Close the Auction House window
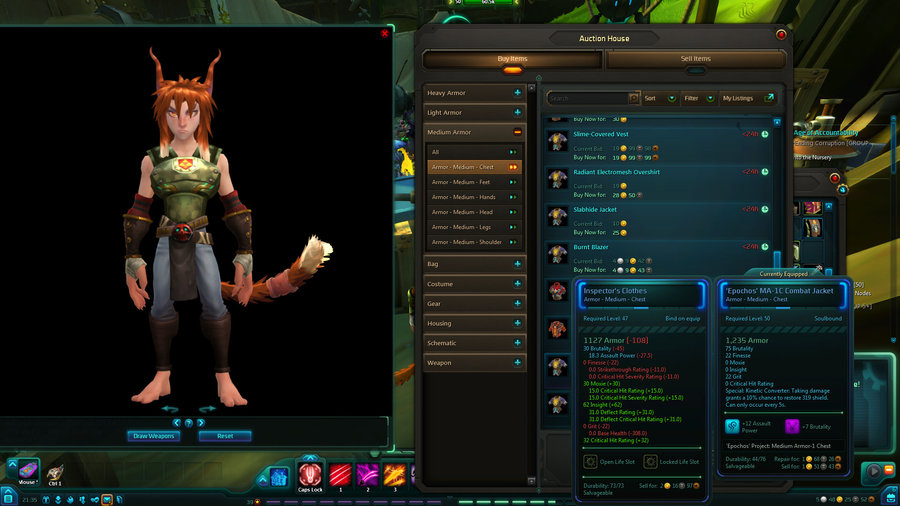900x506 pixels. click(x=781, y=34)
